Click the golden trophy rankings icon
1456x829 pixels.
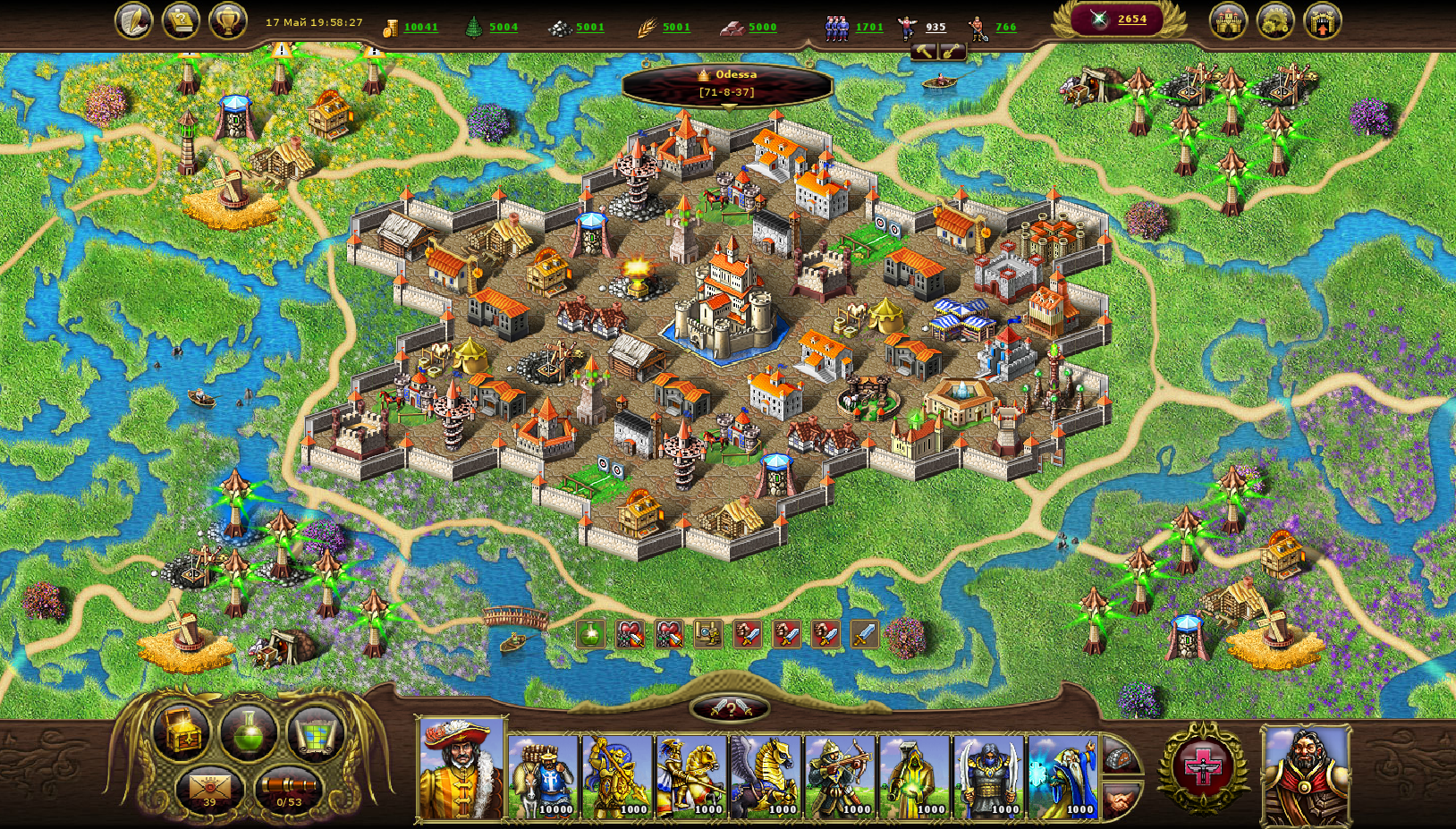pos(228,21)
